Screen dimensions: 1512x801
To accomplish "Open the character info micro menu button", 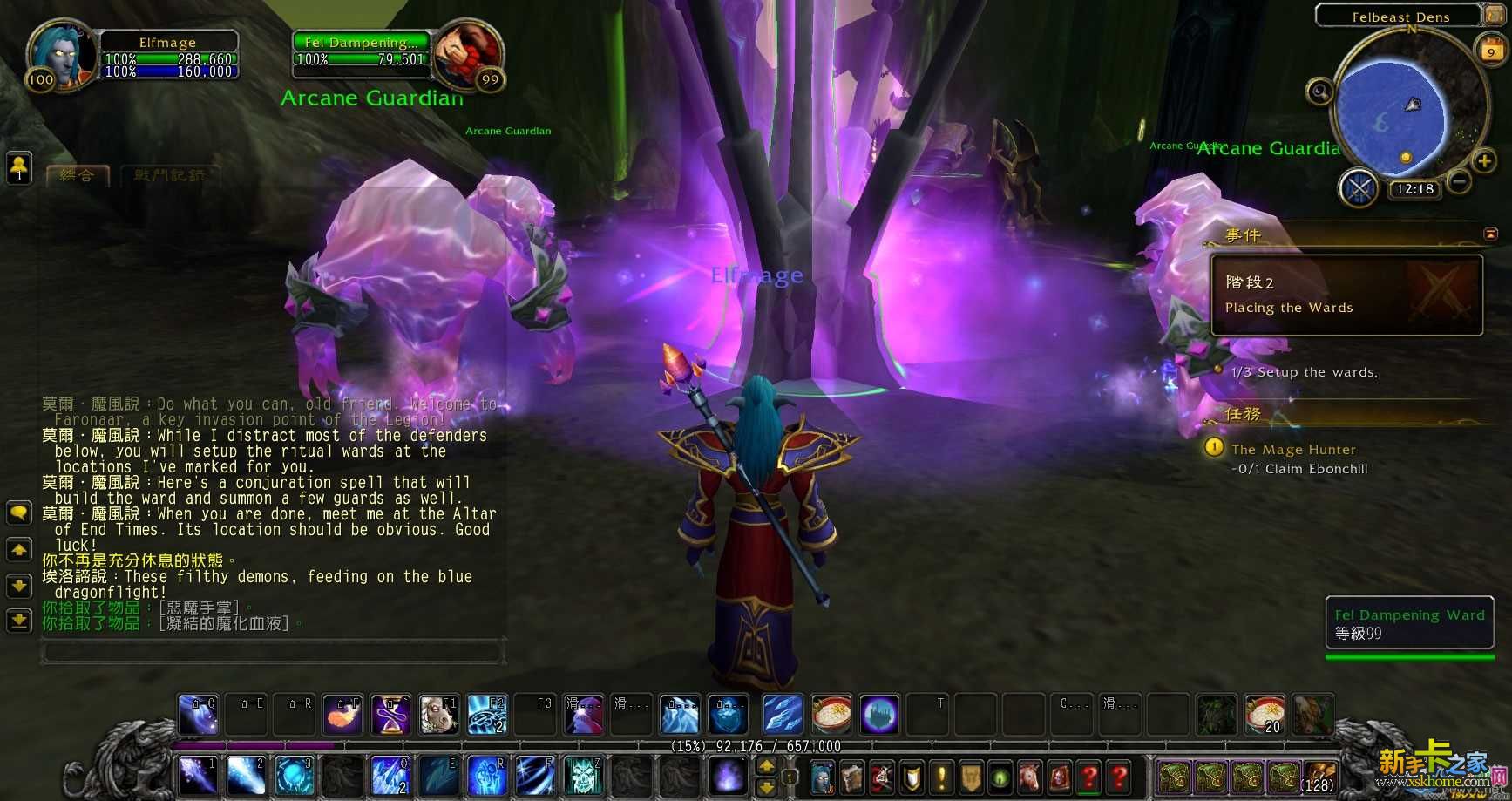I will click(x=822, y=776).
